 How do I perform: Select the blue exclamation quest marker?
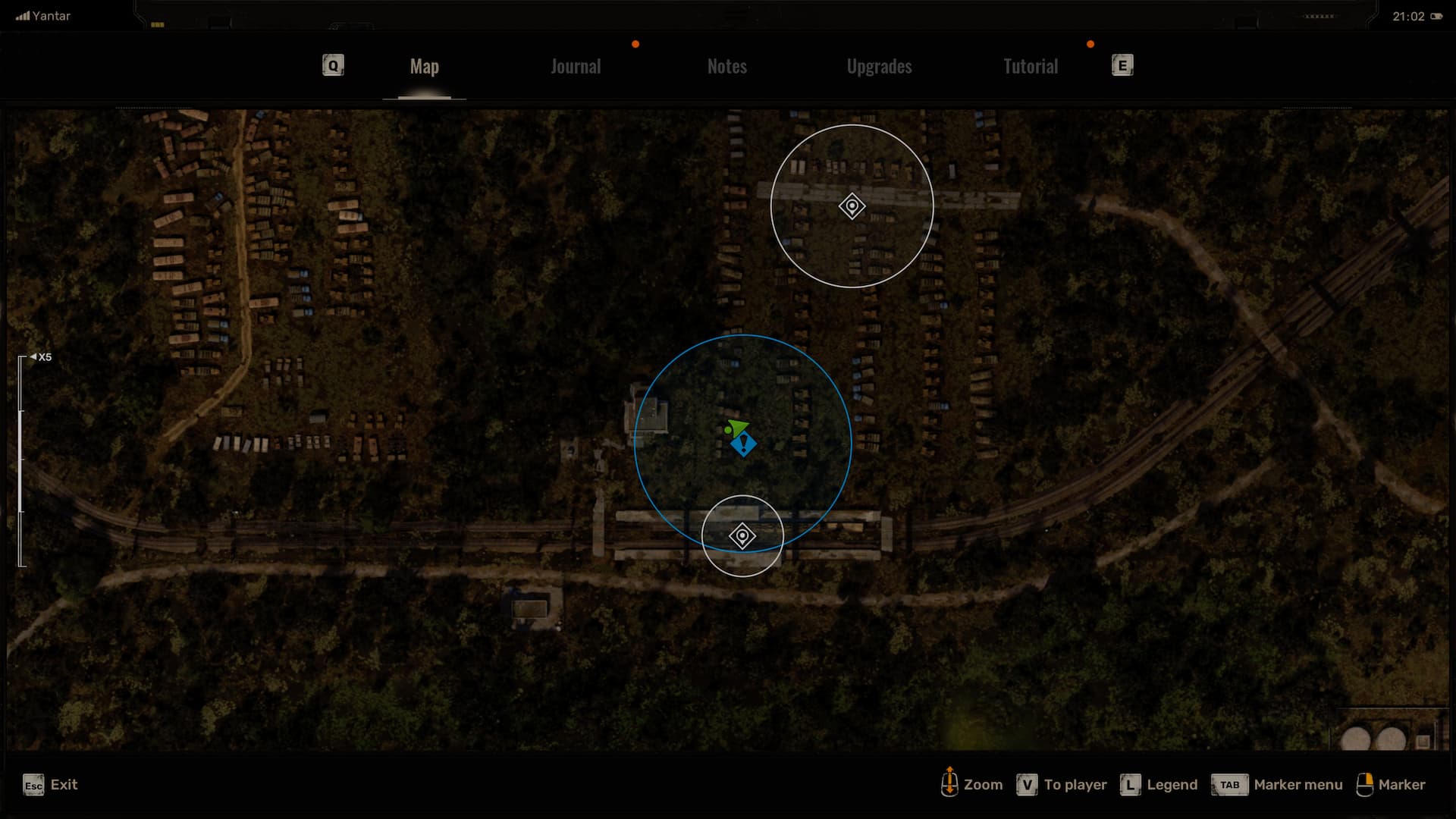(744, 444)
